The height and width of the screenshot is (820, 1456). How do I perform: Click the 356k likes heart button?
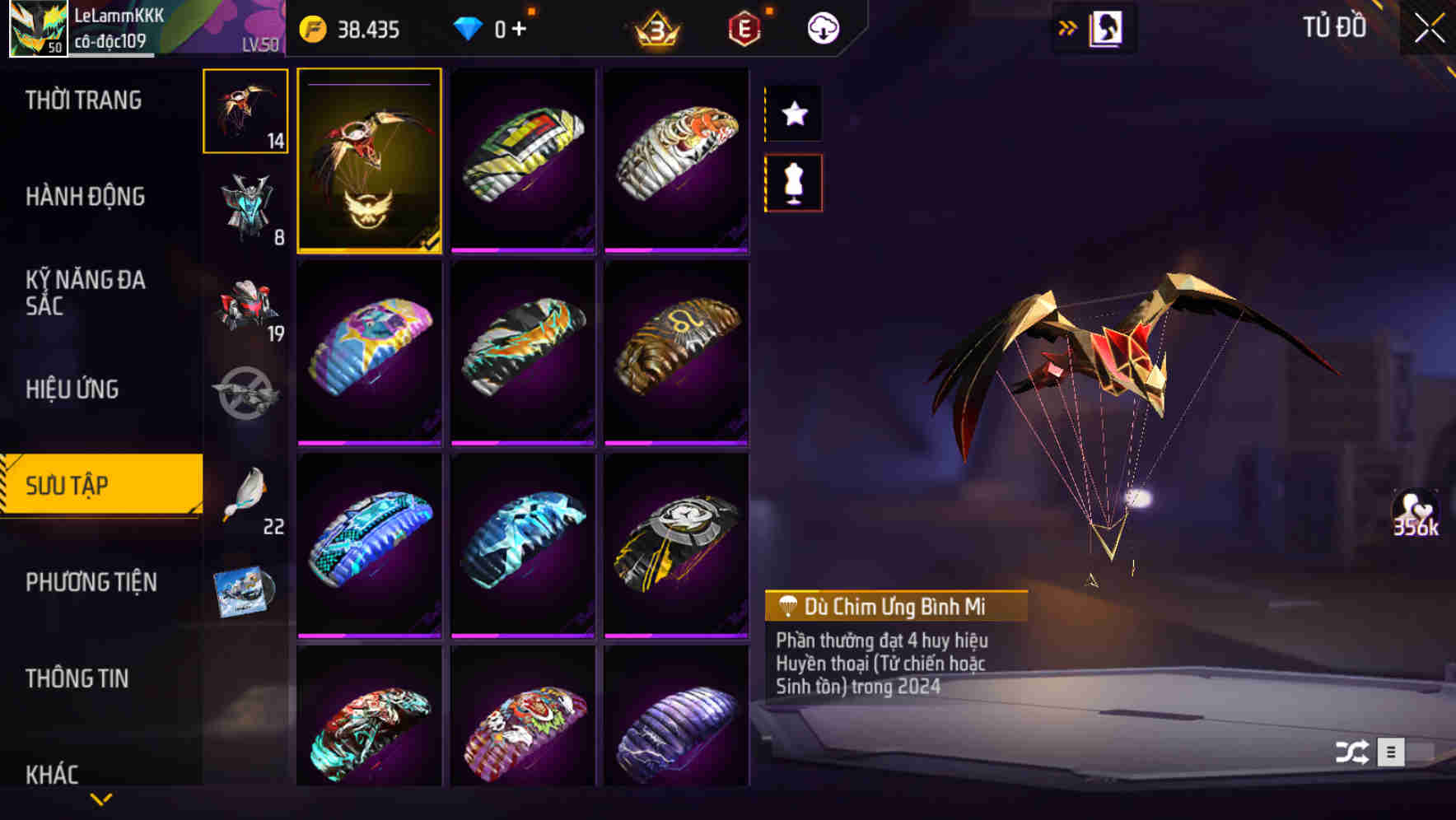click(1417, 515)
